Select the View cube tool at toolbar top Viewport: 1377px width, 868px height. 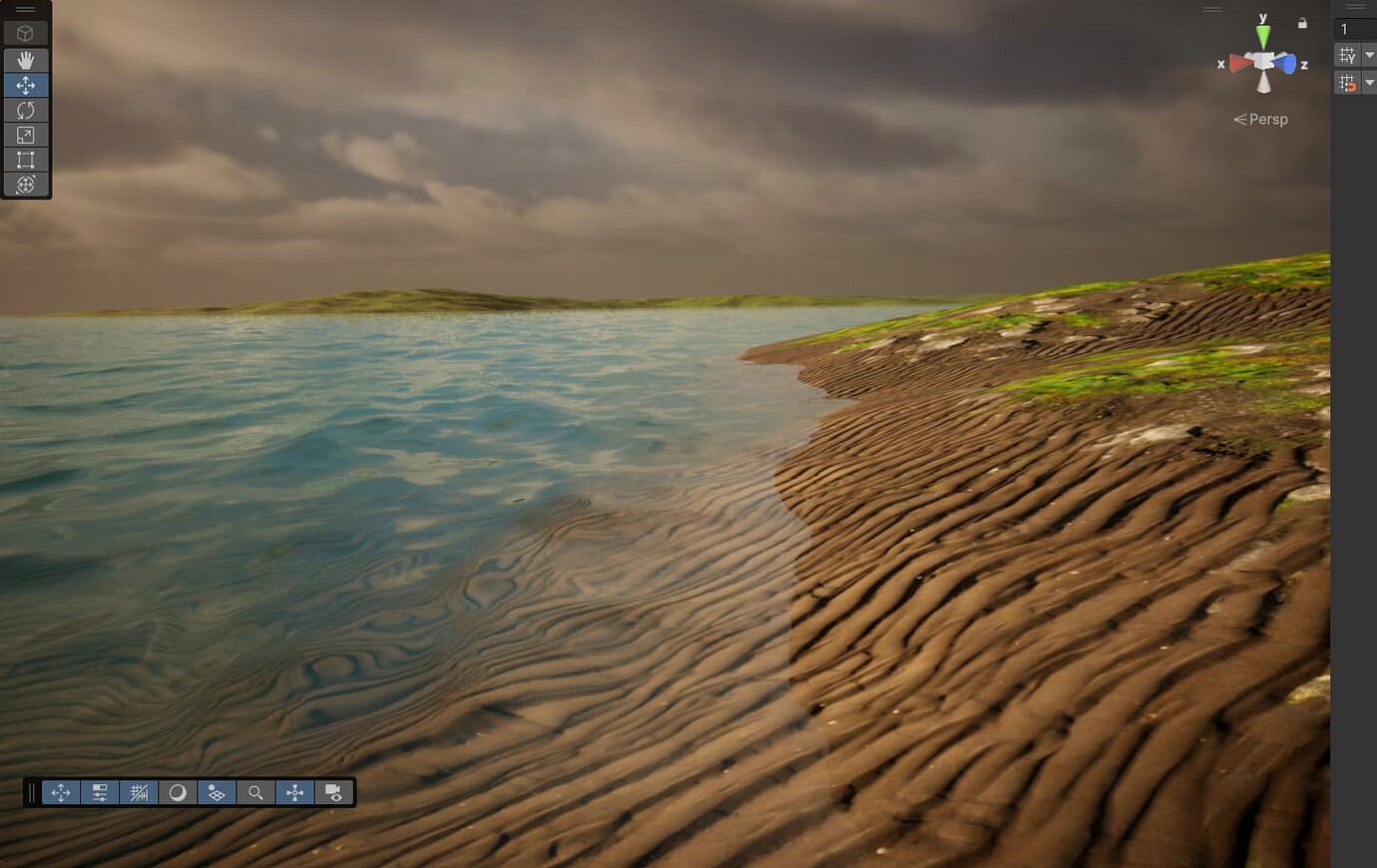(26, 31)
